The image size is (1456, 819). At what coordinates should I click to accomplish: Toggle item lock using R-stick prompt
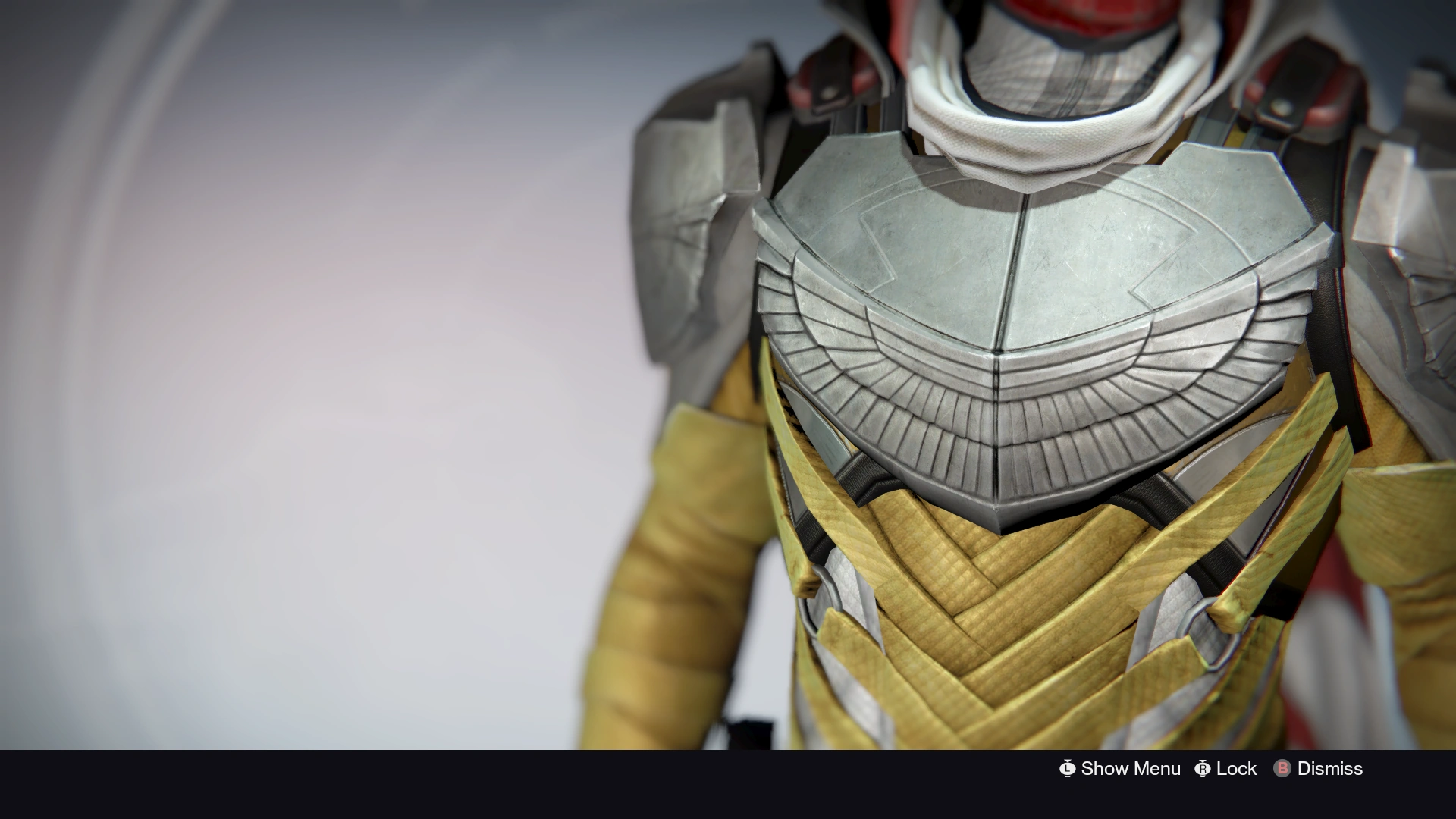1203,768
